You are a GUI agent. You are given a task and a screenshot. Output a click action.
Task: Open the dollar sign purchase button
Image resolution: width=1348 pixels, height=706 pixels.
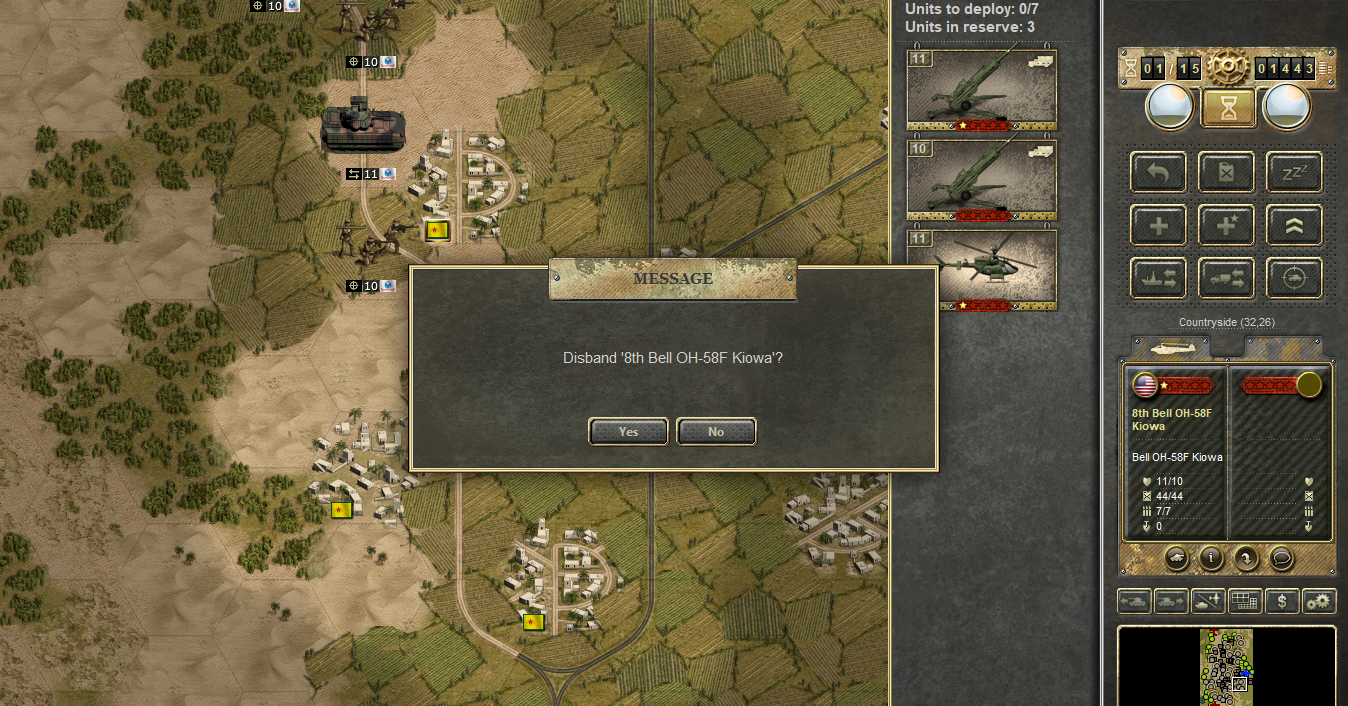pyautogui.click(x=1282, y=601)
